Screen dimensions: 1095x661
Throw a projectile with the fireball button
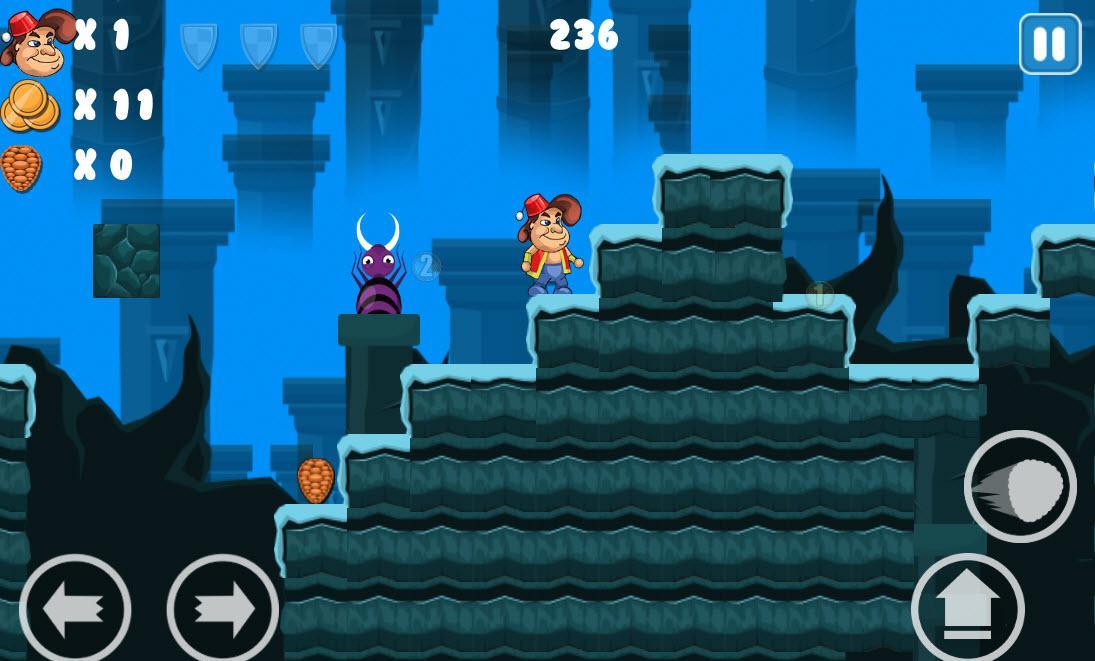[x=1019, y=487]
